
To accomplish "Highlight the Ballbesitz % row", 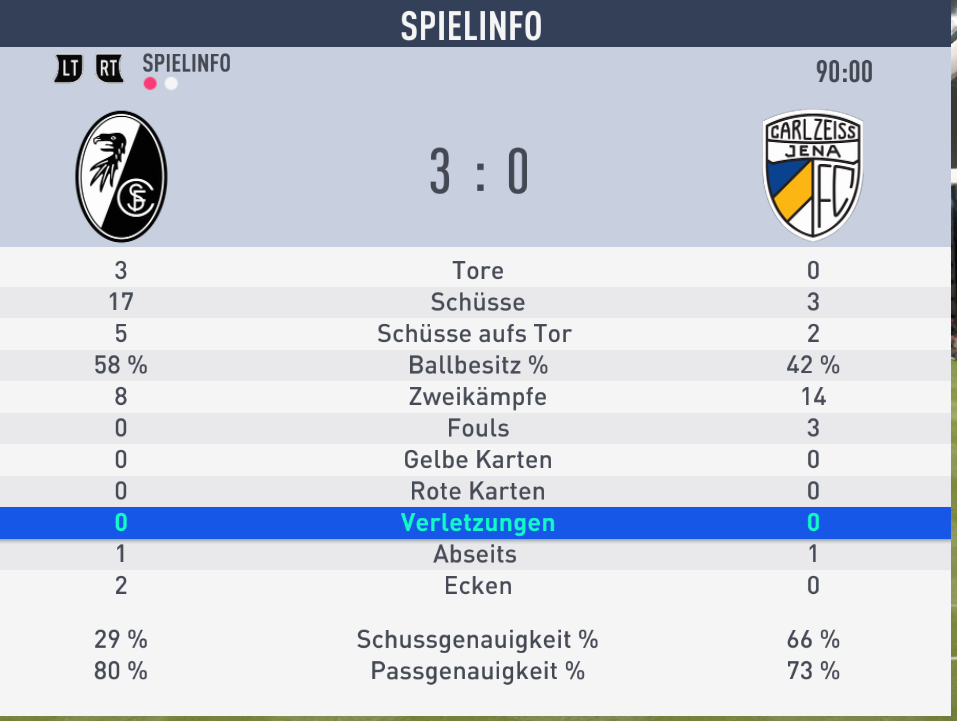I will point(477,366).
